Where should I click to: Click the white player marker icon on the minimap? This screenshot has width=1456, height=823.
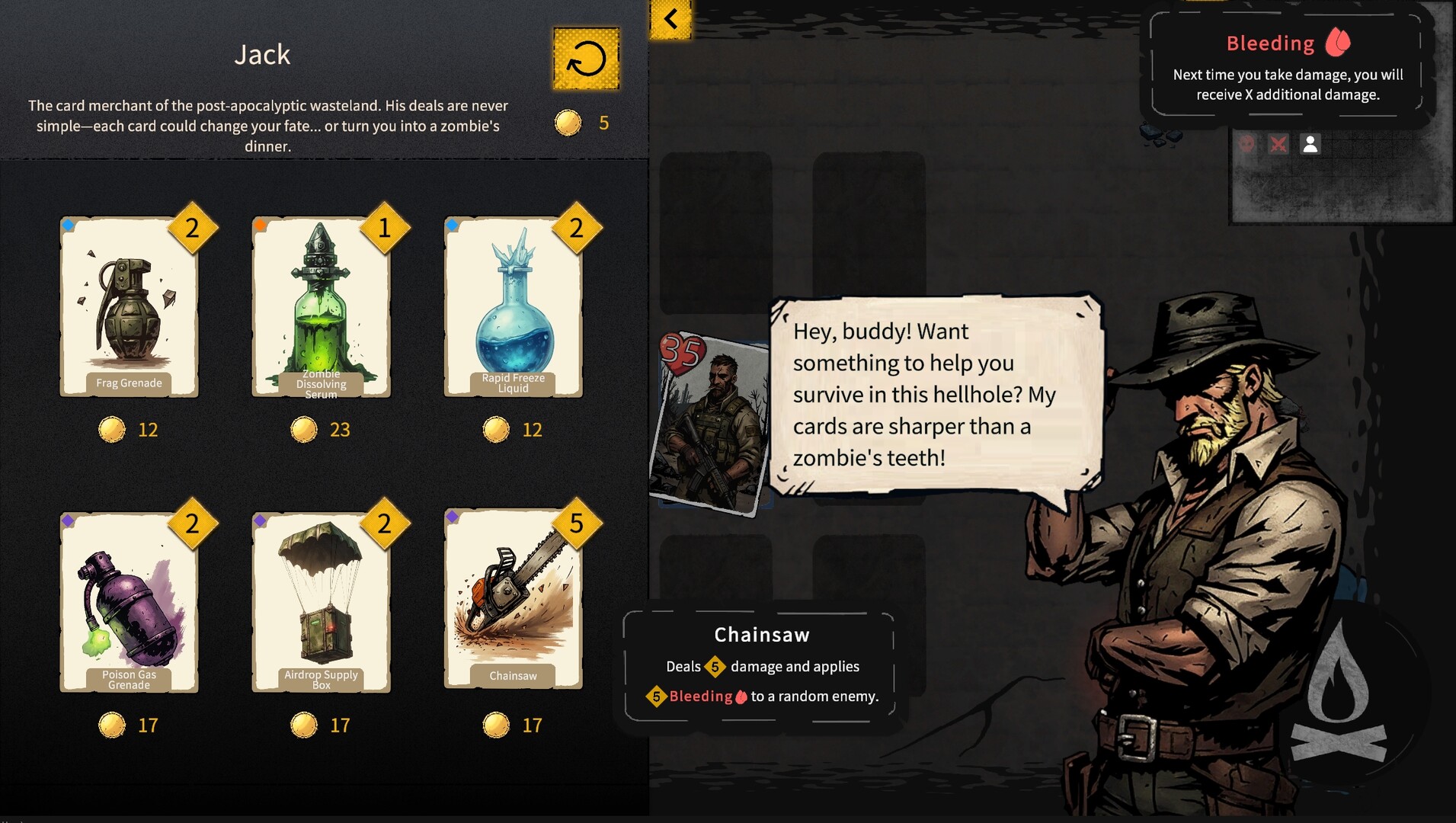pyautogui.click(x=1309, y=143)
